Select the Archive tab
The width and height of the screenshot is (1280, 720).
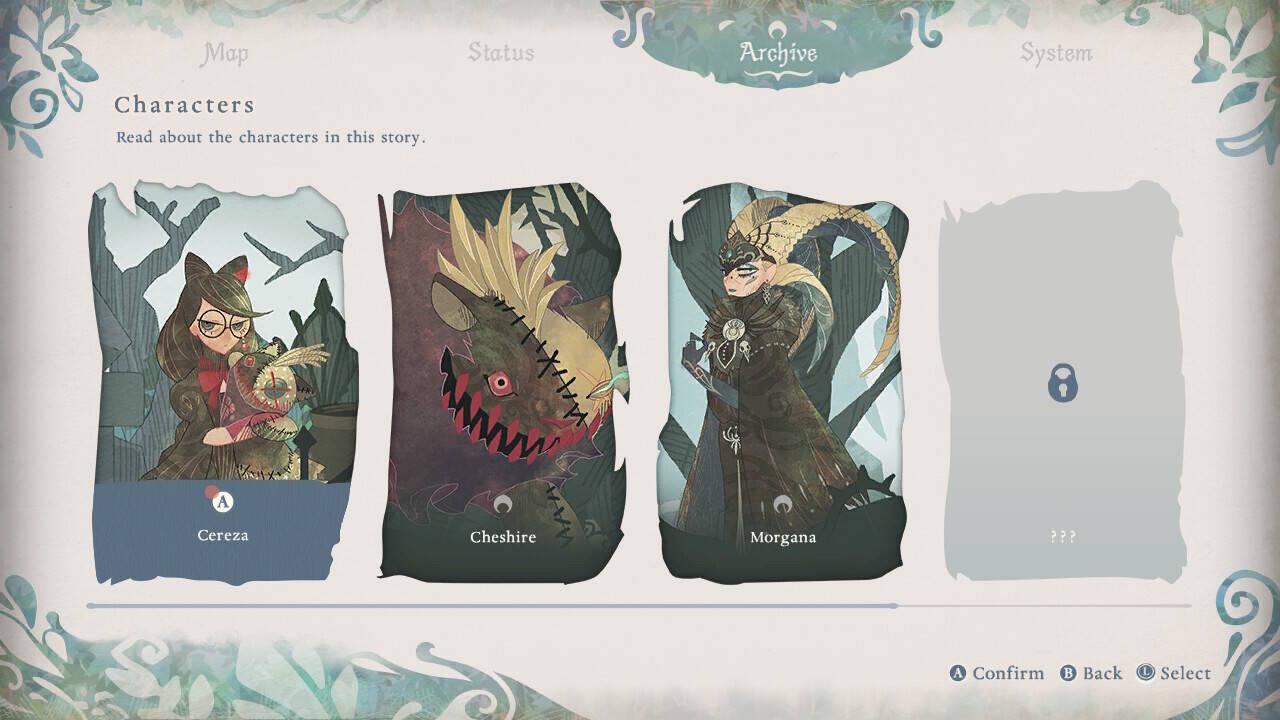pyautogui.click(x=778, y=53)
